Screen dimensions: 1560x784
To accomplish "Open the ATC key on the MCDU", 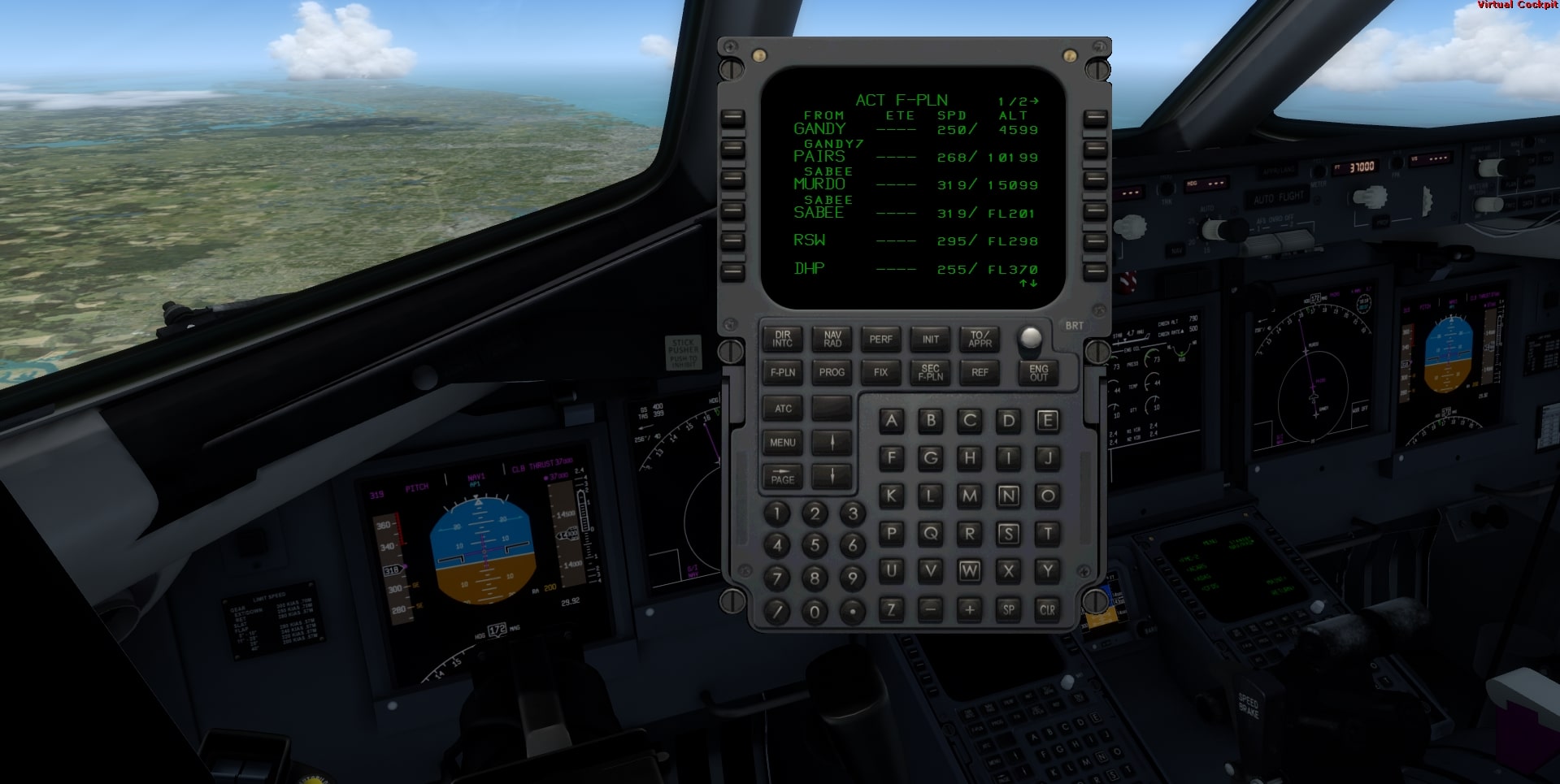I will point(783,409).
